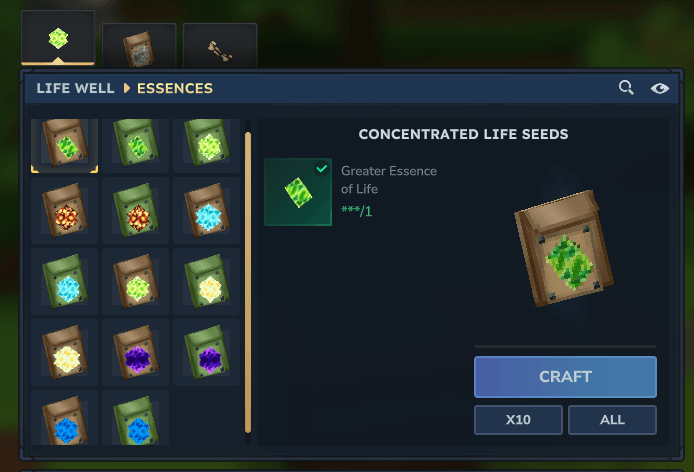Go back to Life Well breadcrumb
The image size is (694, 472).
[75, 88]
